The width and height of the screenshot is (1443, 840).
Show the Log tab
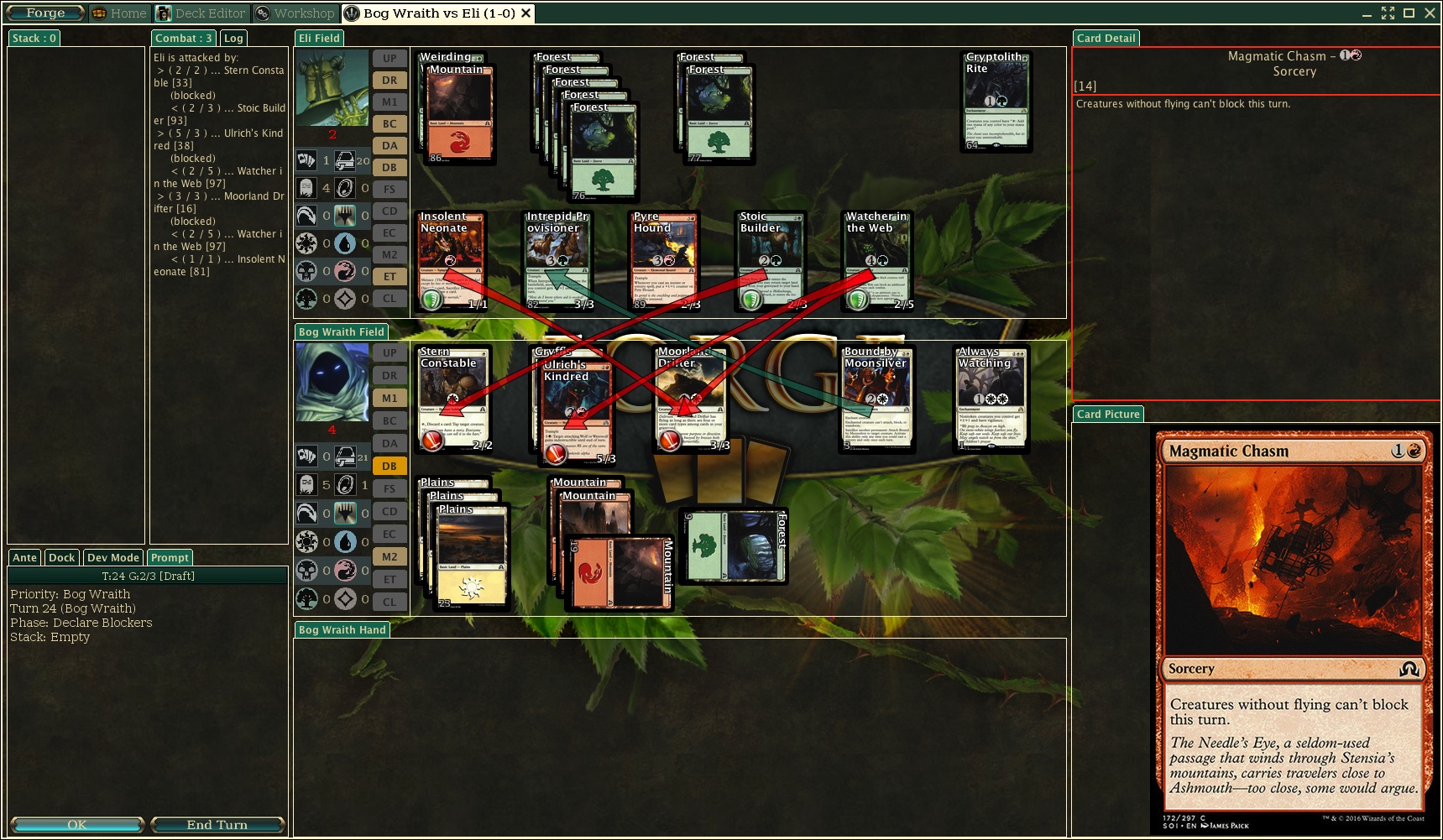click(x=233, y=38)
